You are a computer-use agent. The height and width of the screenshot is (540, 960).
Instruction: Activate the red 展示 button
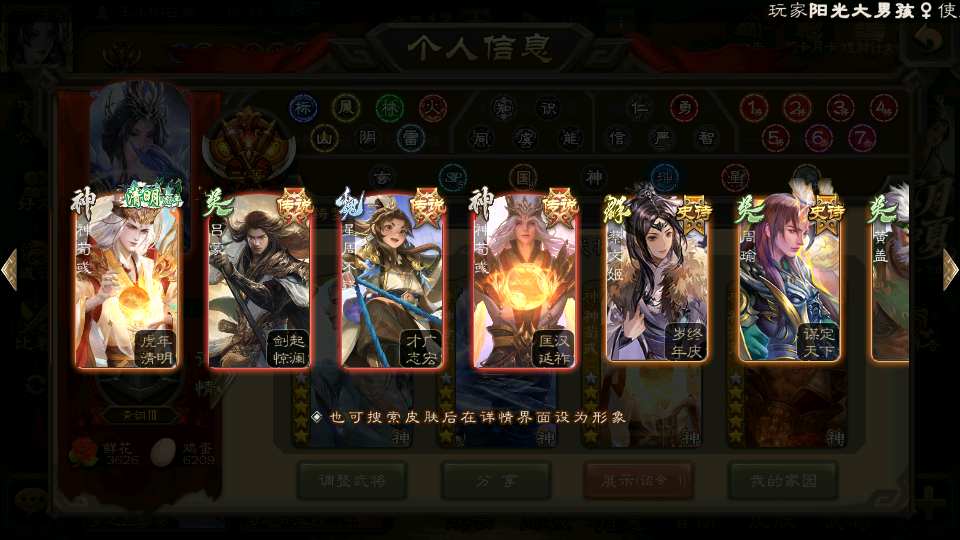639,481
